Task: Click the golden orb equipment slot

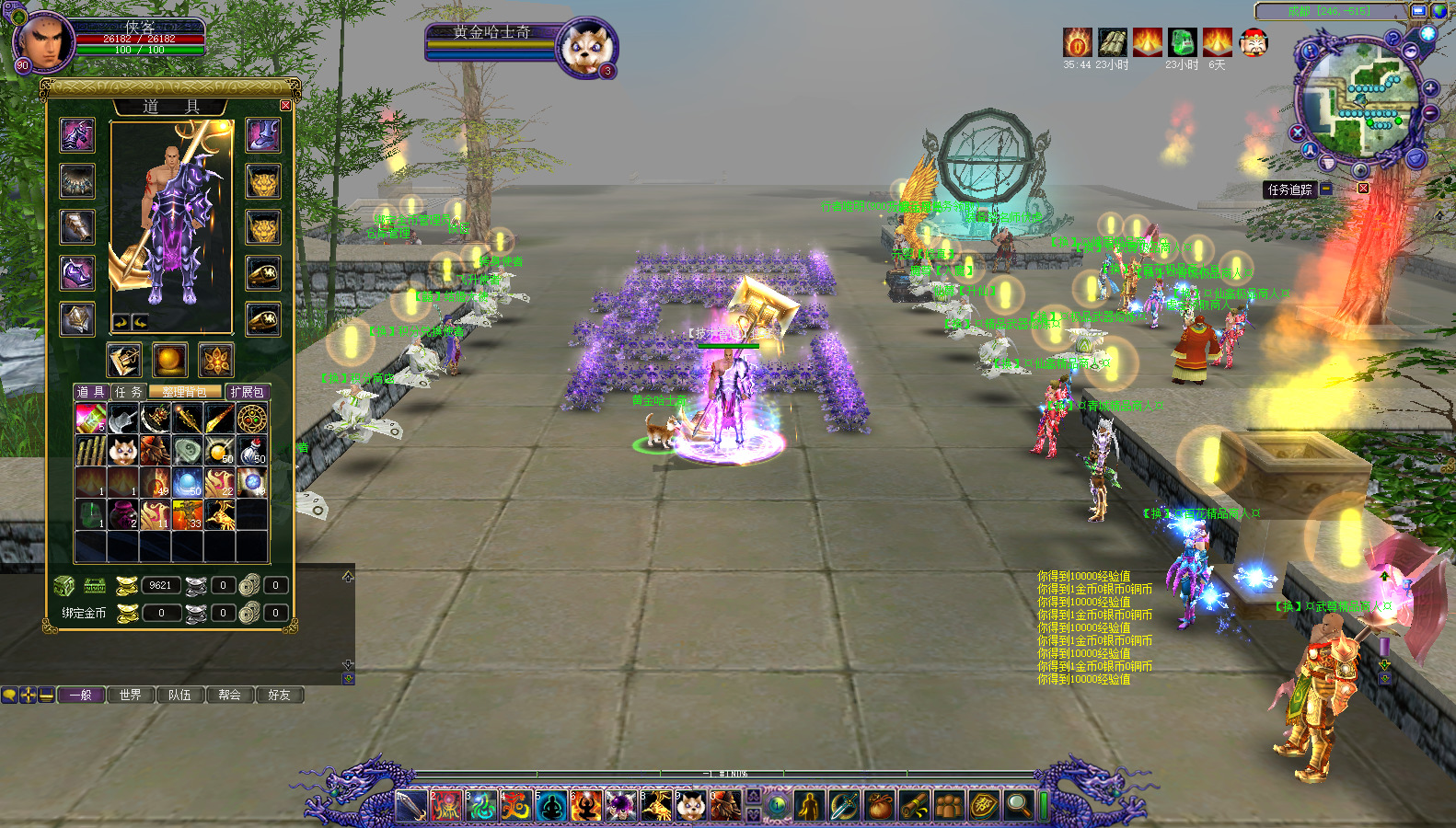Action: [x=170, y=360]
